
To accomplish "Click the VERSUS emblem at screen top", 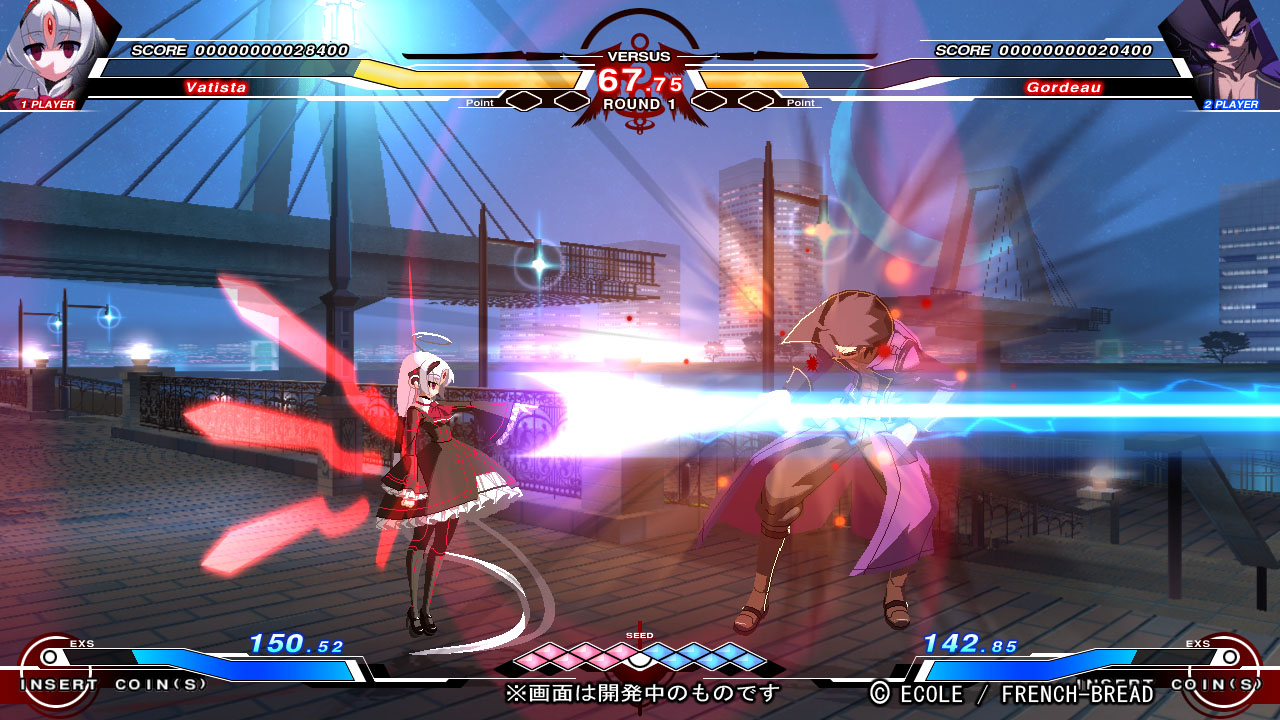I will (x=640, y=56).
